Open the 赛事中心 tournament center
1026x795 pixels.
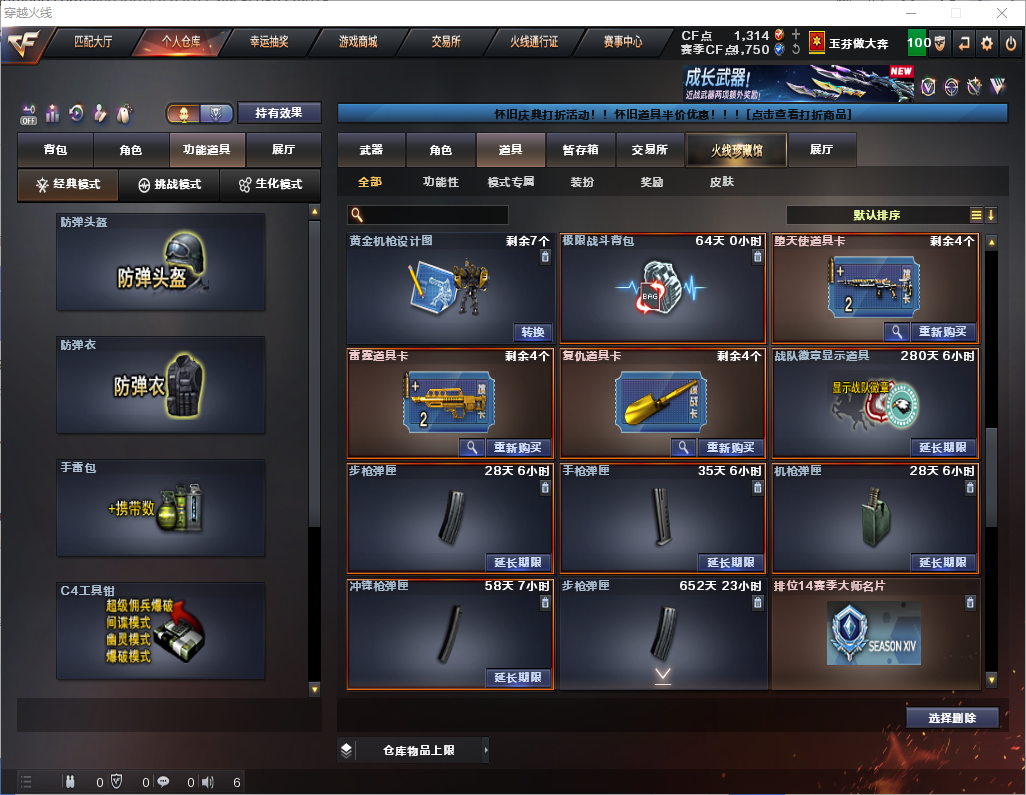(622, 42)
